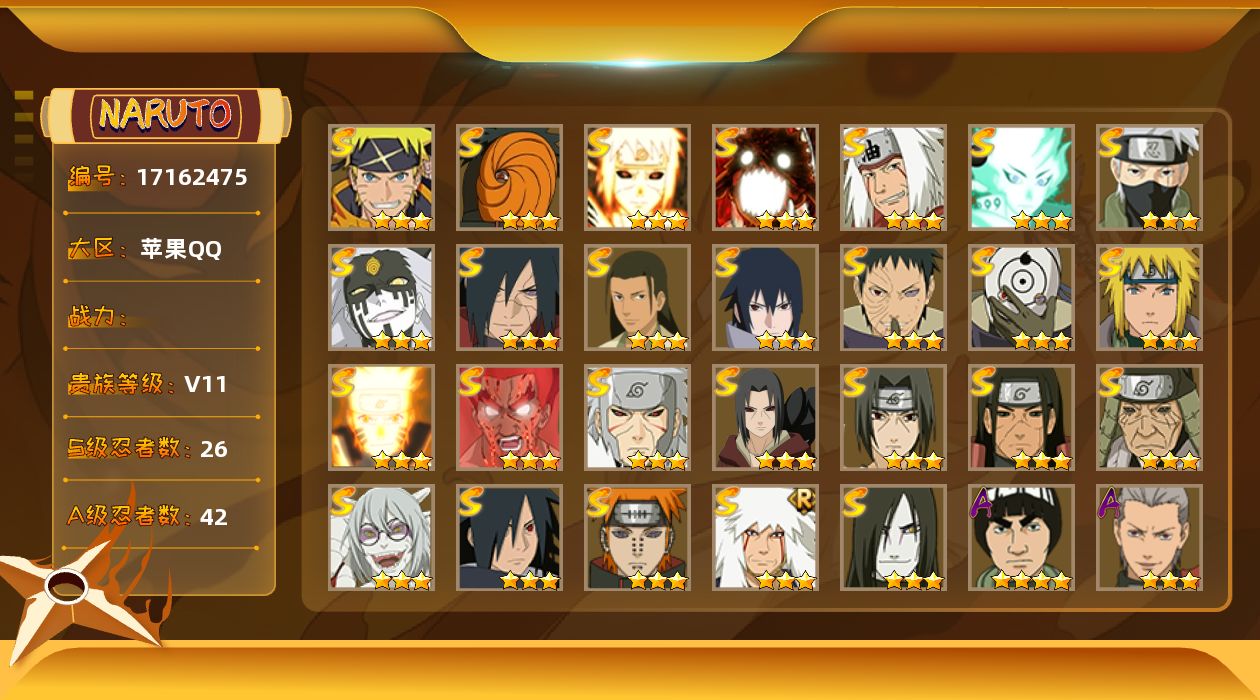1260x700 pixels.
Task: Select Jiraiya portrait with the R badge
Action: click(x=765, y=537)
